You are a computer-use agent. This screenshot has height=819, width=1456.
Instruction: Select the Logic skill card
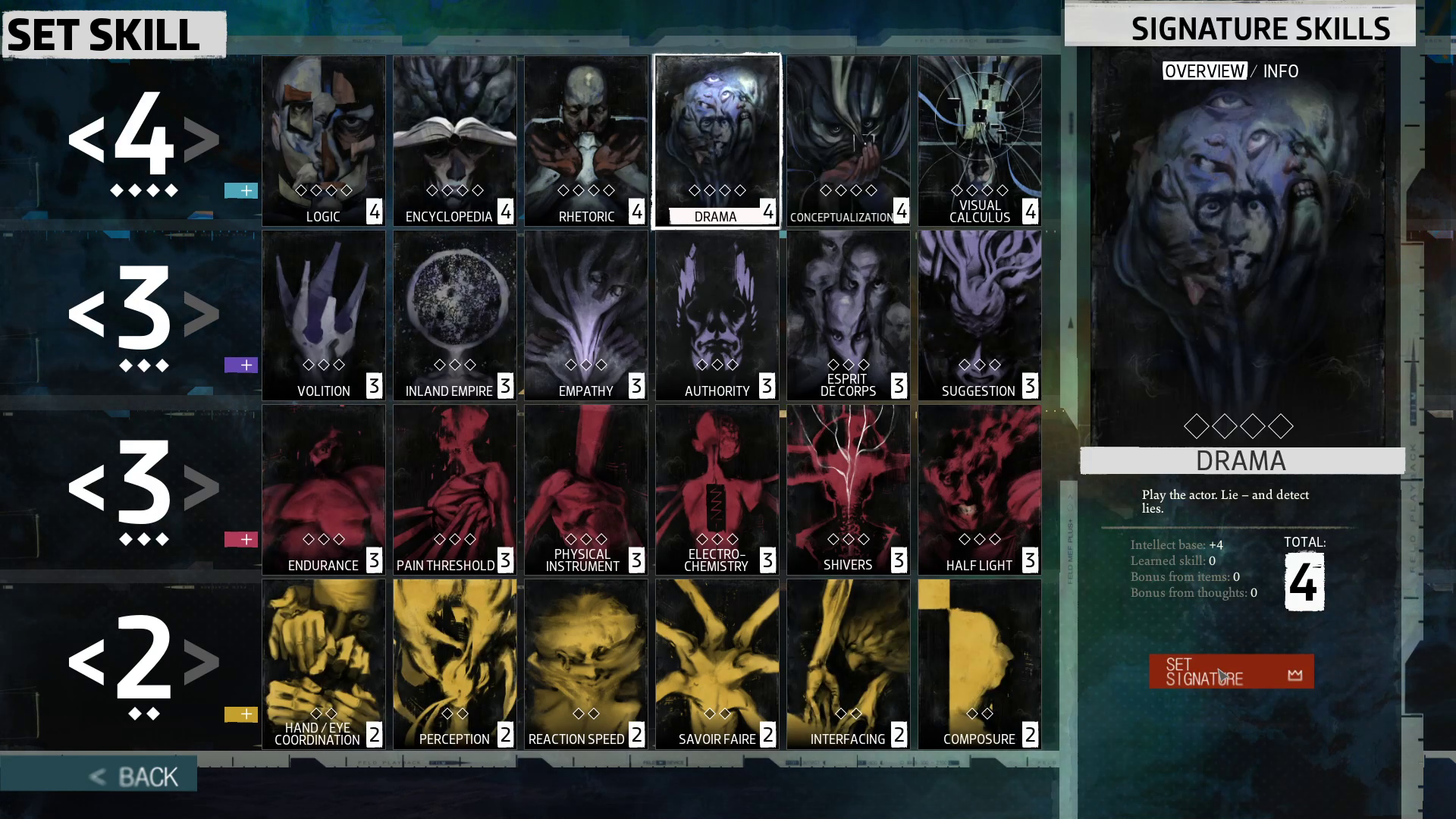324,141
